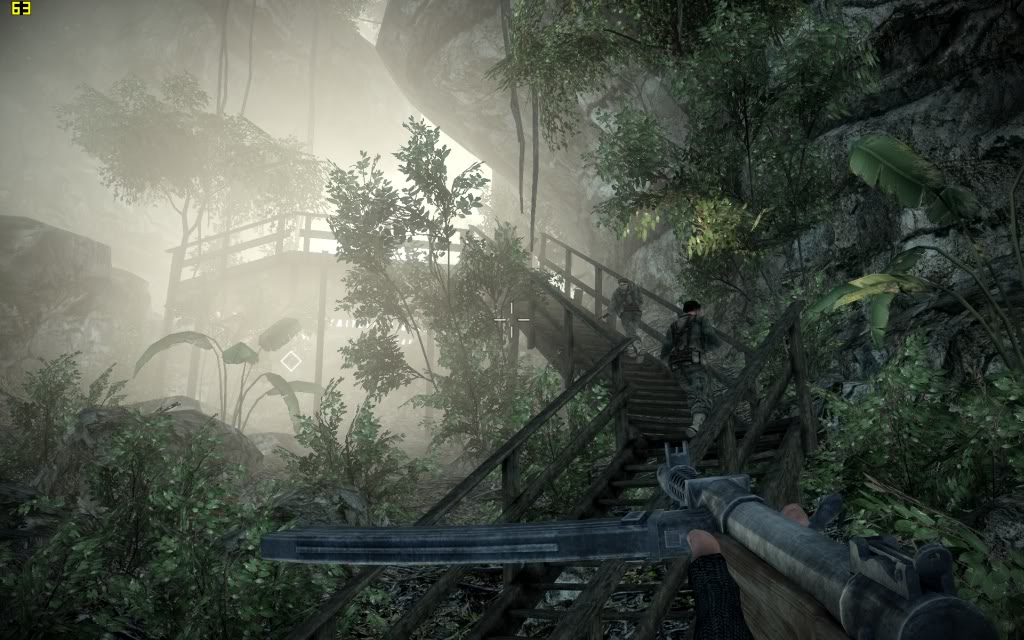Click the diamond objective waypoint marker
This screenshot has height=640, width=1024.
coord(290,361)
